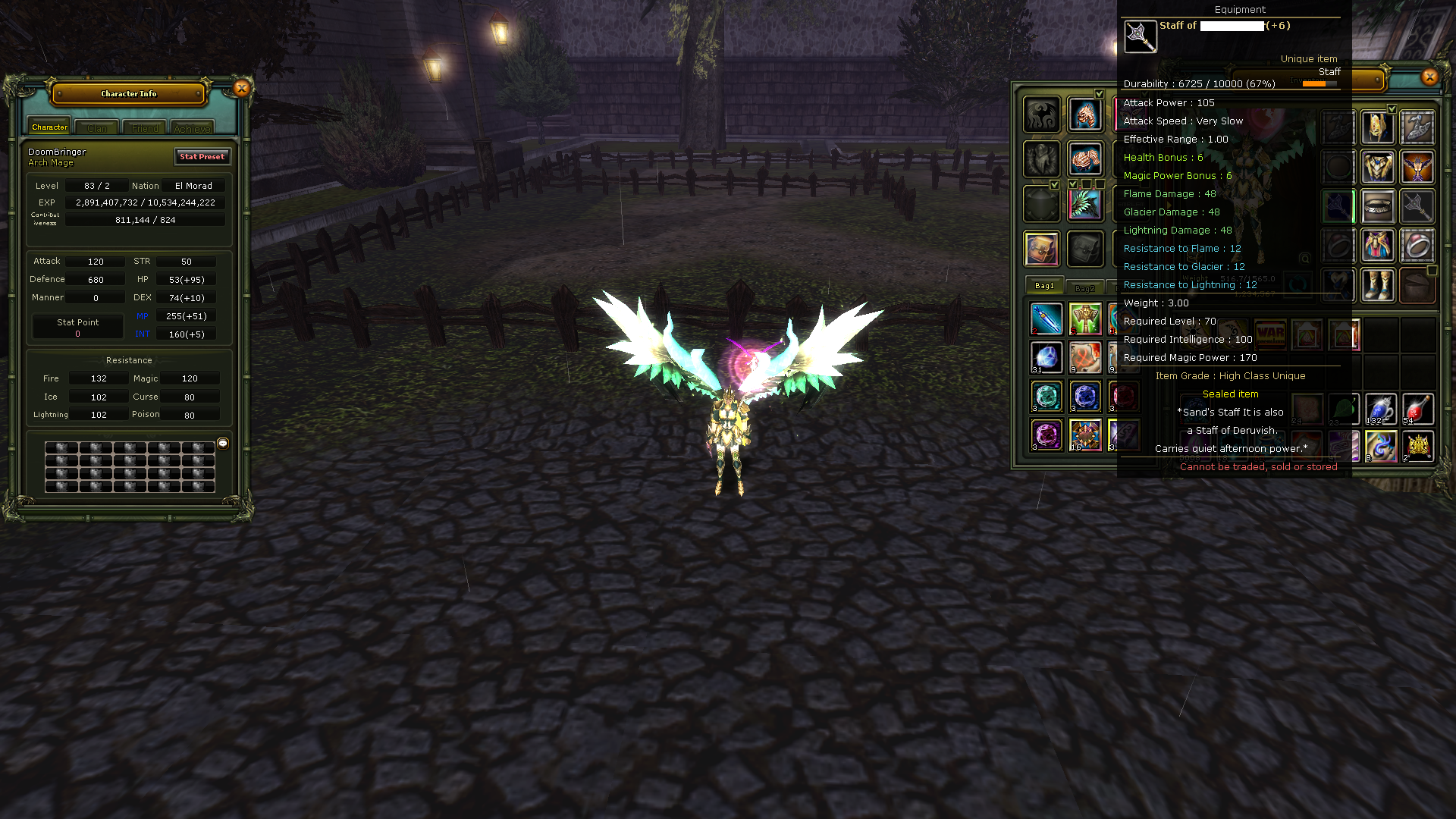
Task: Select the blue mana potion stack of 132
Action: click(x=1381, y=409)
